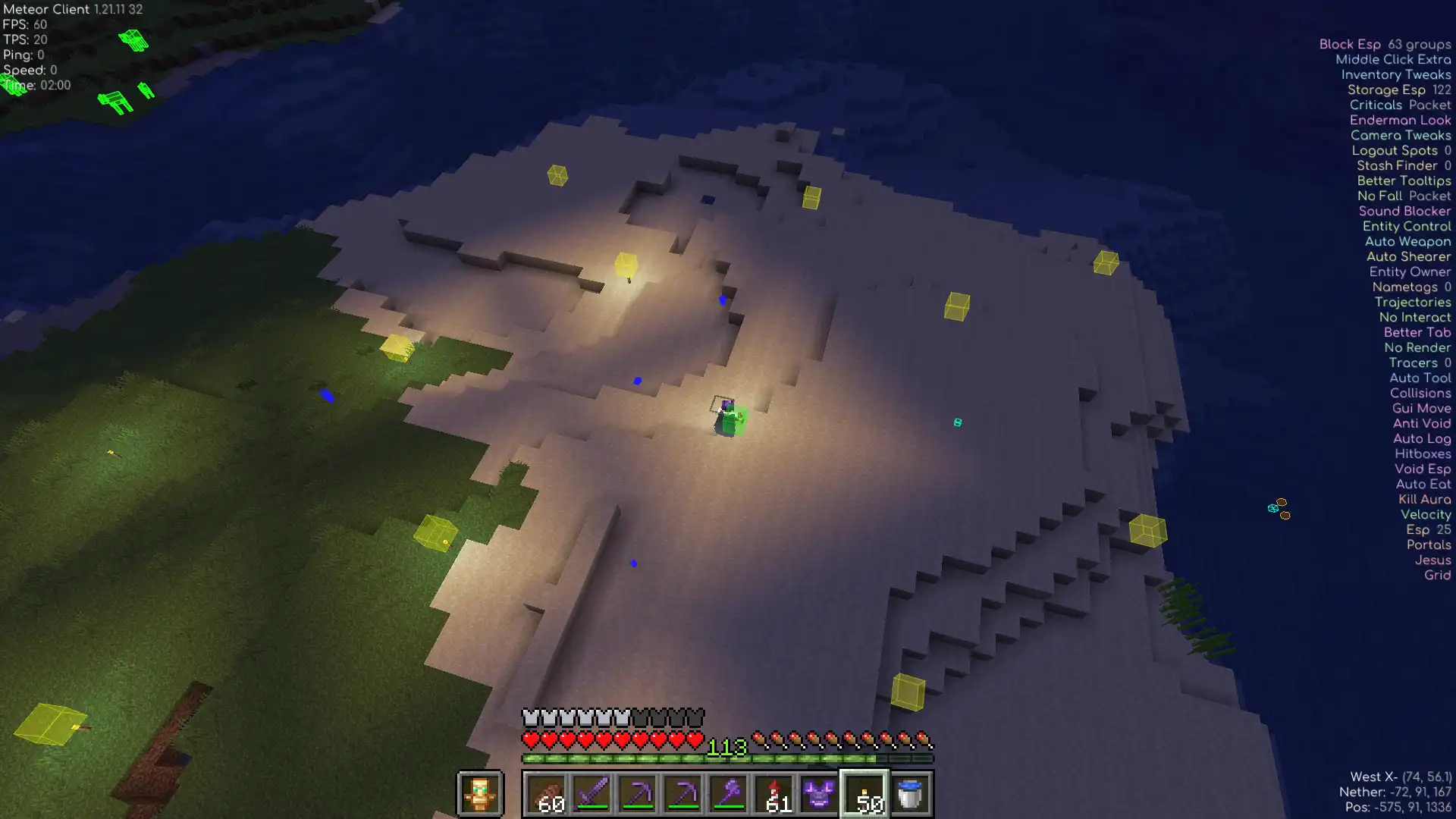The image size is (1456, 819).
Task: Pick the firework rocket stack of 61
Action: coord(773,794)
